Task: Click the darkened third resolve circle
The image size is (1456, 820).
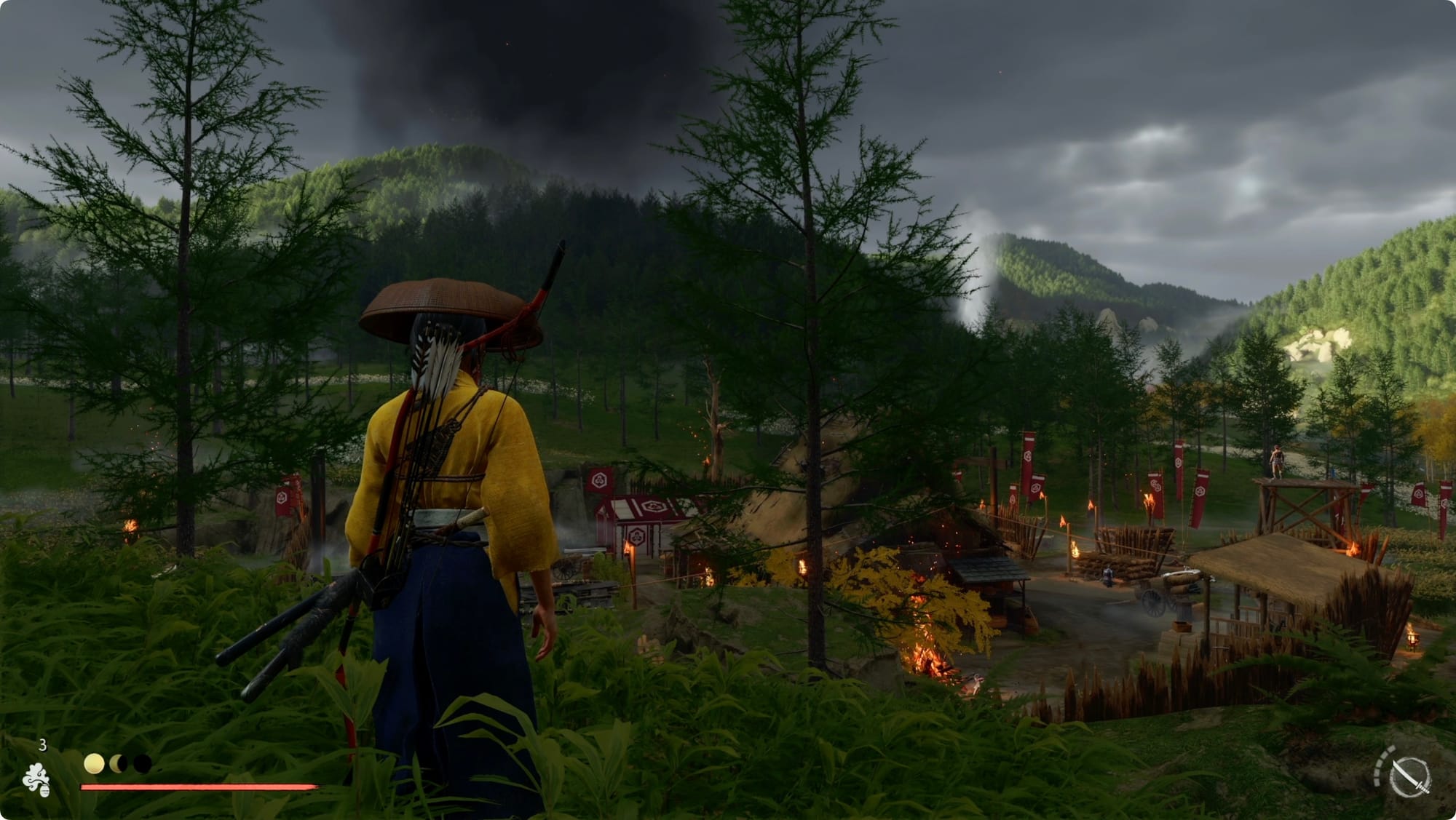Action: pos(142,763)
